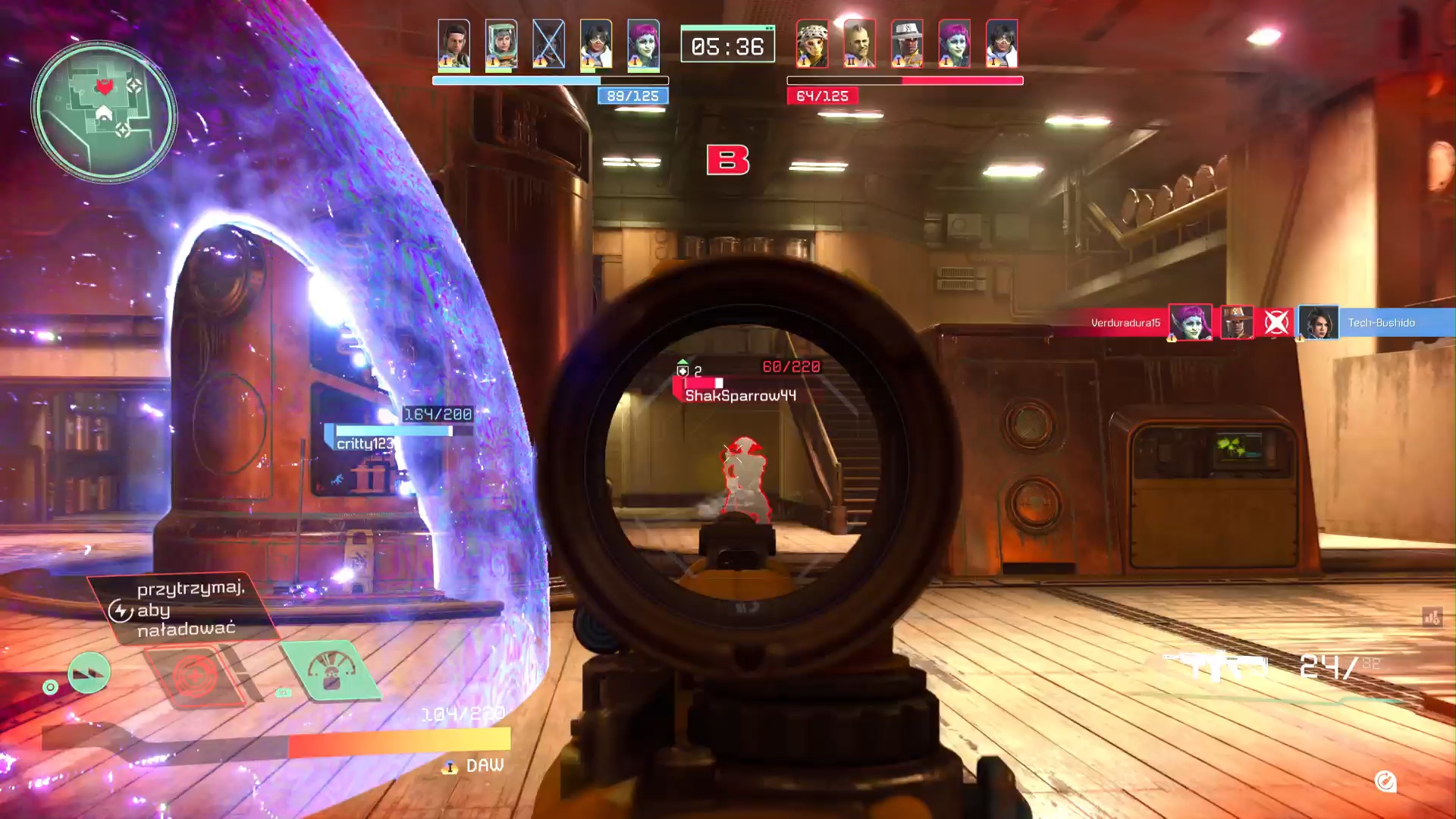
Task: Select the red B objective marker
Action: click(x=728, y=160)
